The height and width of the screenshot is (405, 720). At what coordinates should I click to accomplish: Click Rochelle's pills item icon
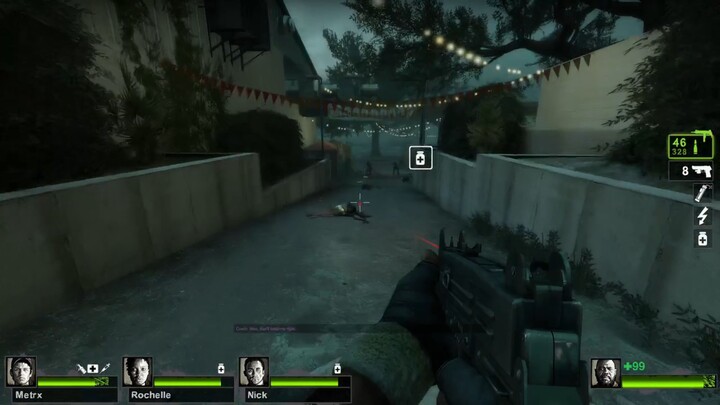pos(221,368)
